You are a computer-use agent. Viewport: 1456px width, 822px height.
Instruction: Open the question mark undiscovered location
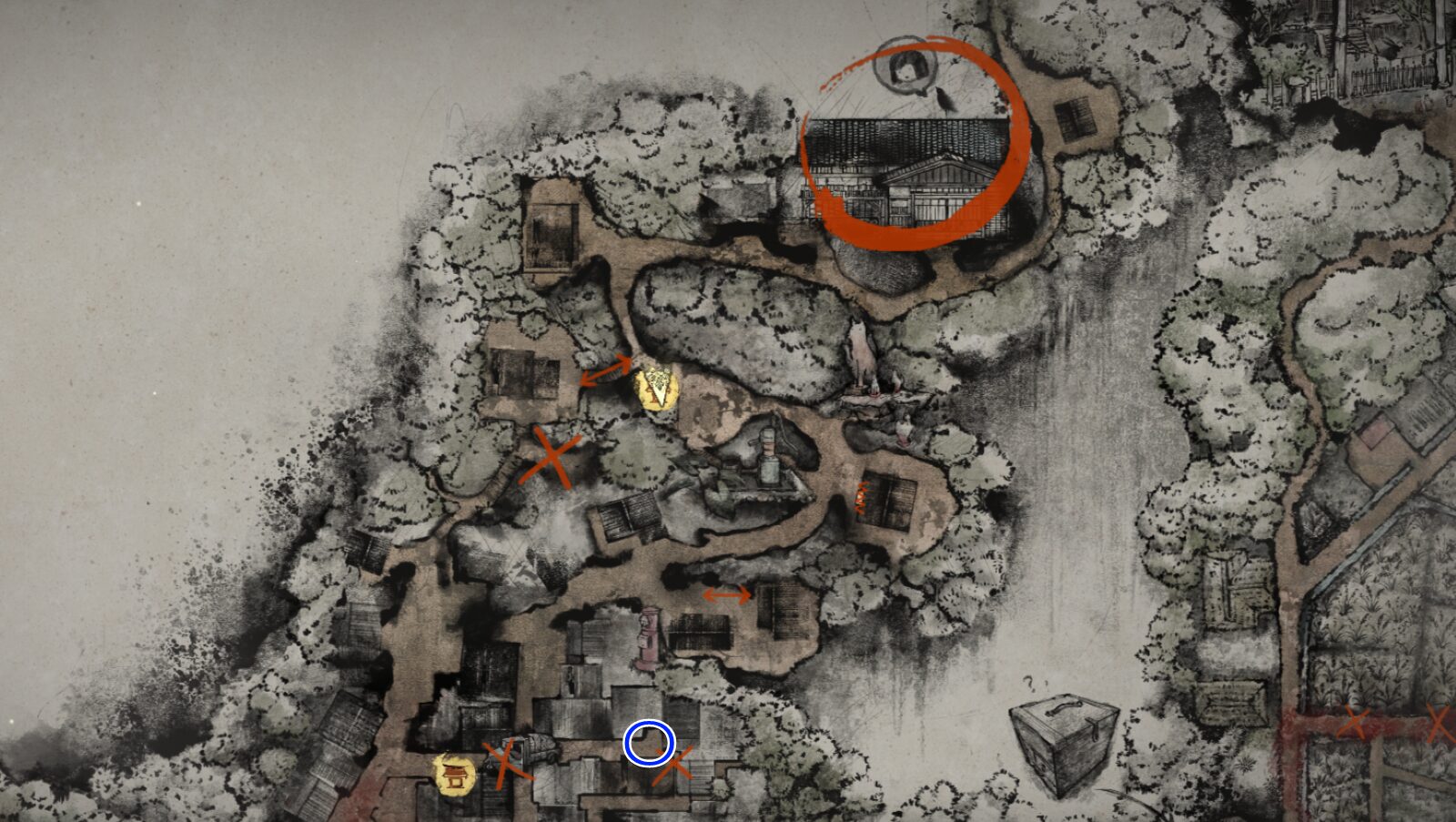[1029, 682]
